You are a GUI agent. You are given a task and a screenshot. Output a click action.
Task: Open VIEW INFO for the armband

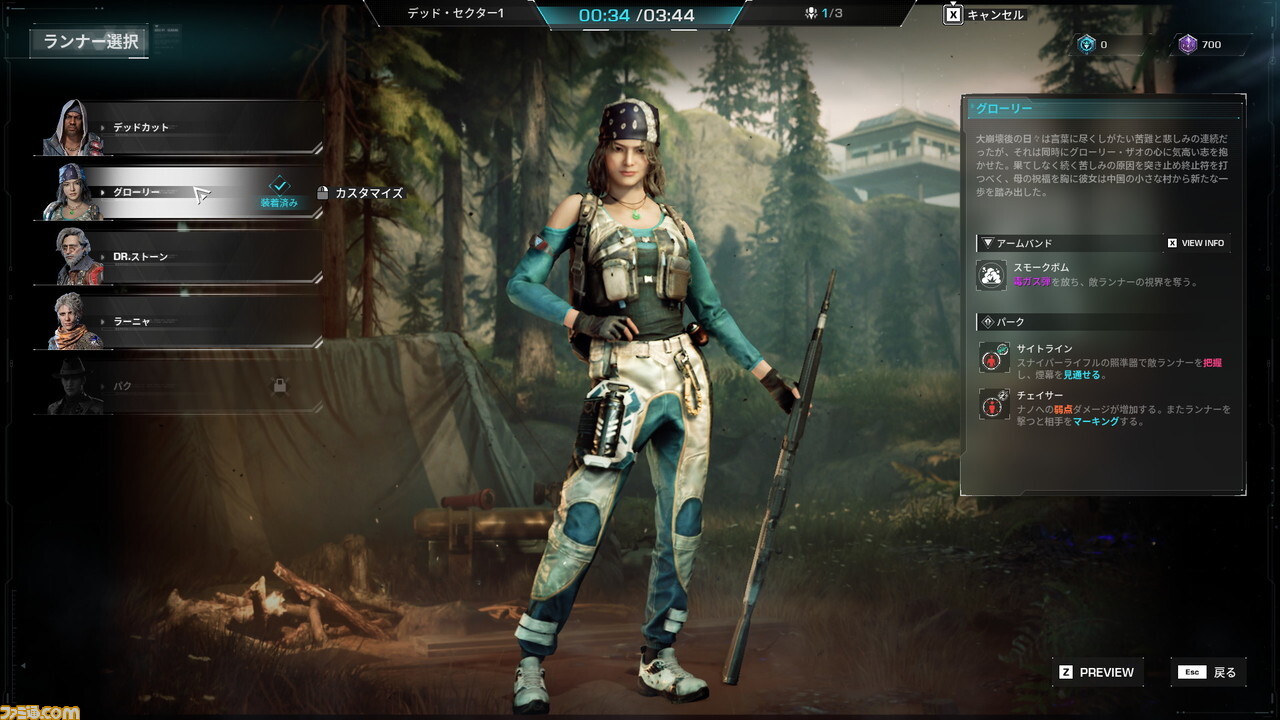[1196, 243]
